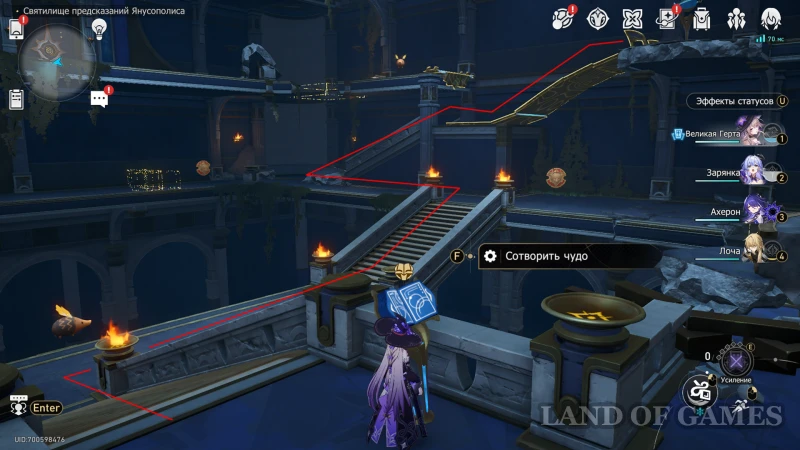Open the four-petal star icon in top bar

(x=632, y=18)
